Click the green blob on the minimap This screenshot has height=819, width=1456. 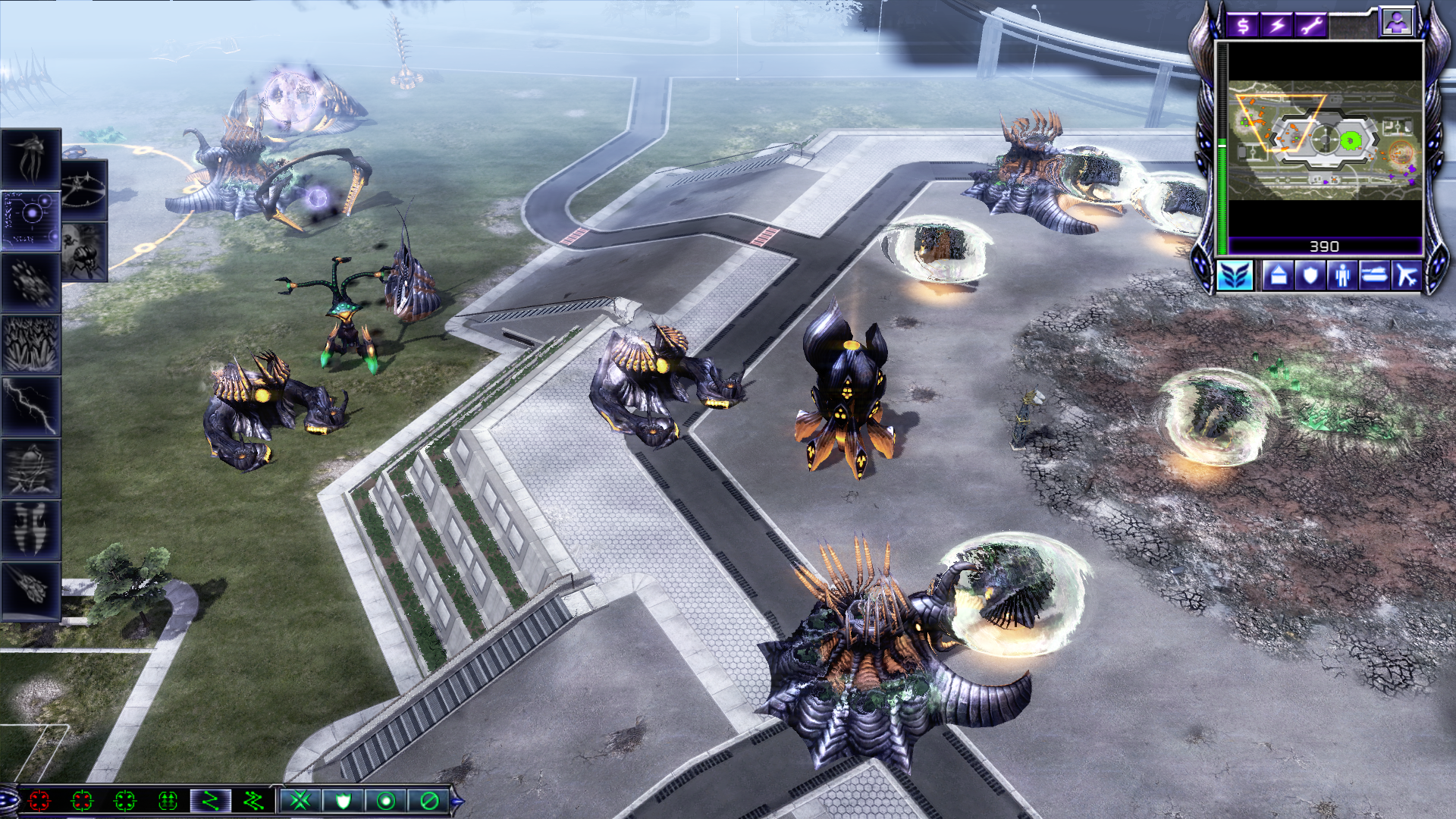1350,141
